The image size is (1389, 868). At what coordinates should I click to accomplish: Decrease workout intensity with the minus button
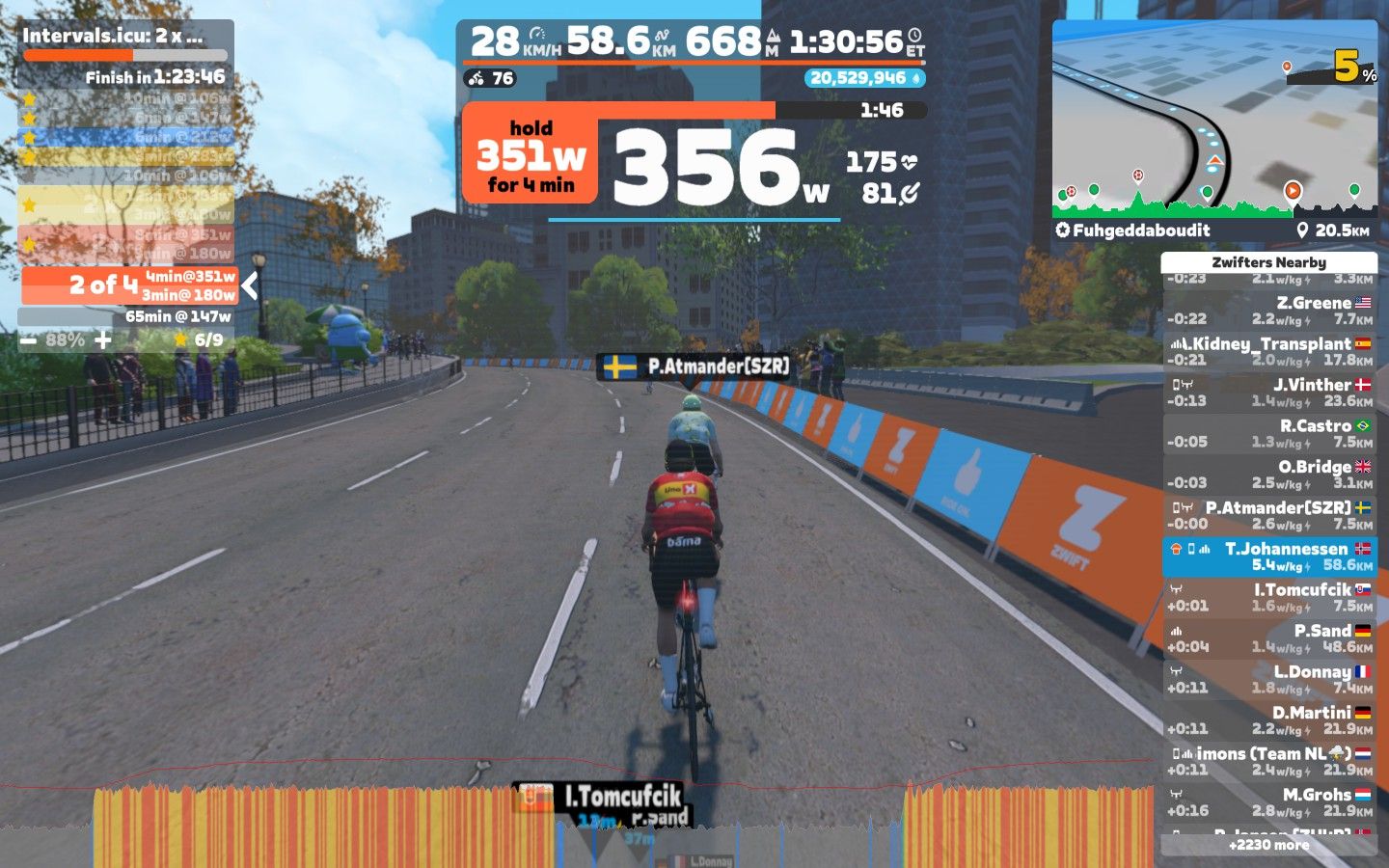tap(28, 340)
